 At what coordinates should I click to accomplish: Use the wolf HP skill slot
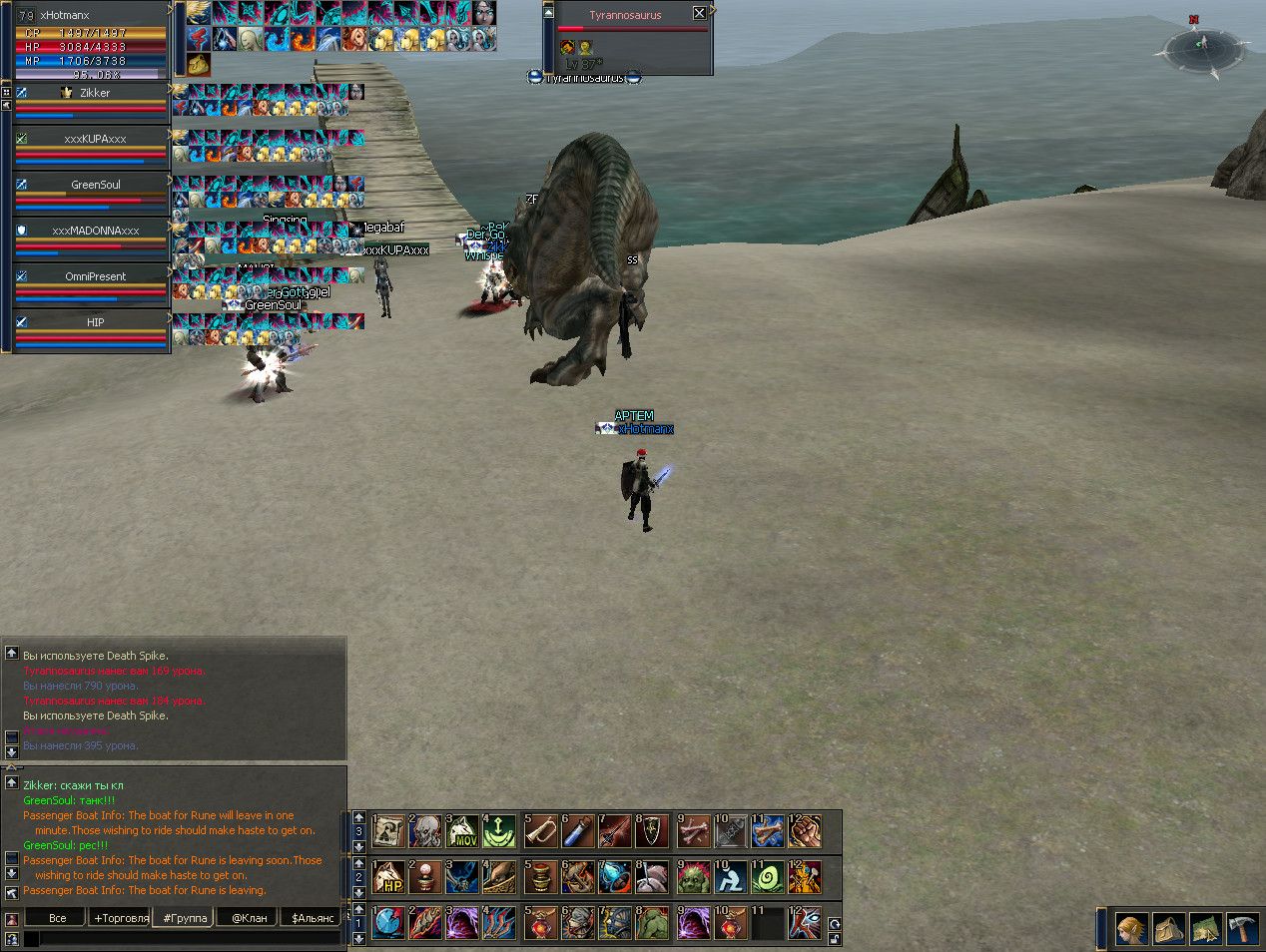point(388,877)
